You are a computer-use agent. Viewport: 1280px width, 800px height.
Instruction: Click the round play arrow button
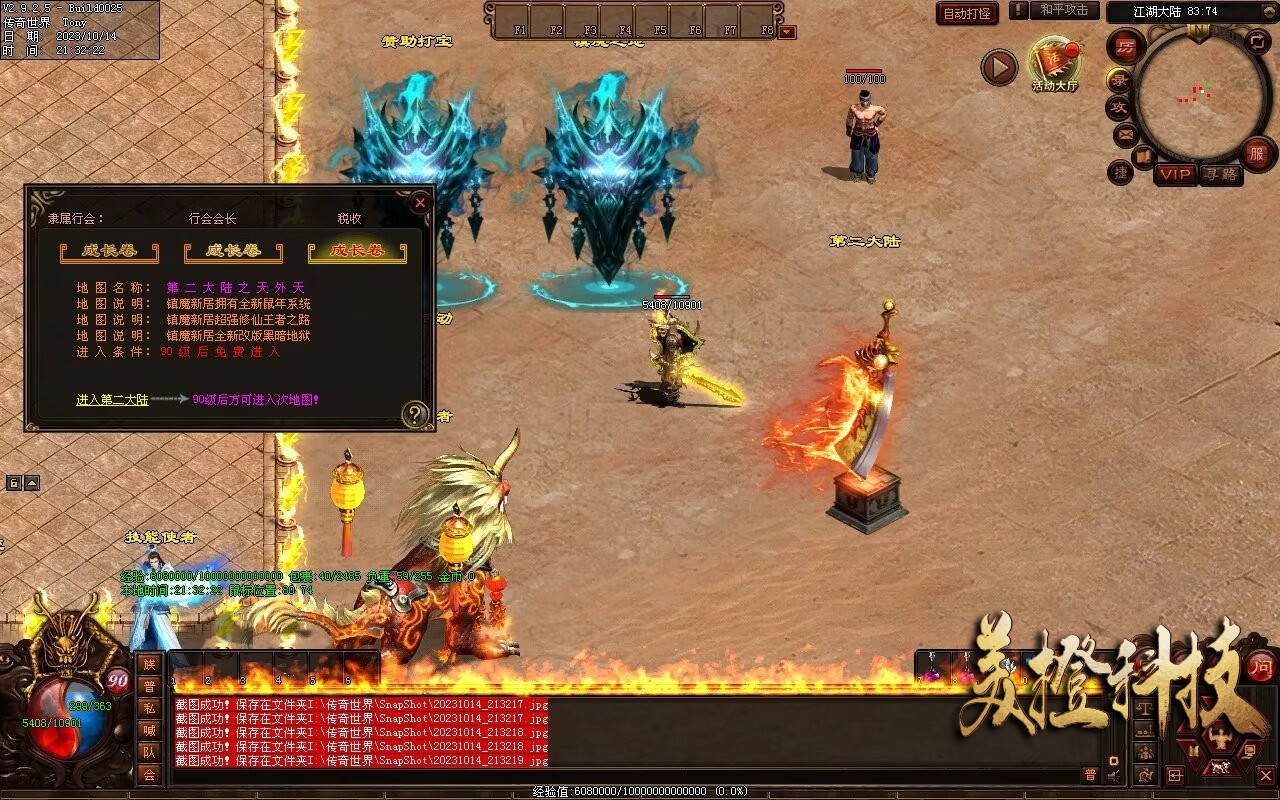click(x=998, y=68)
